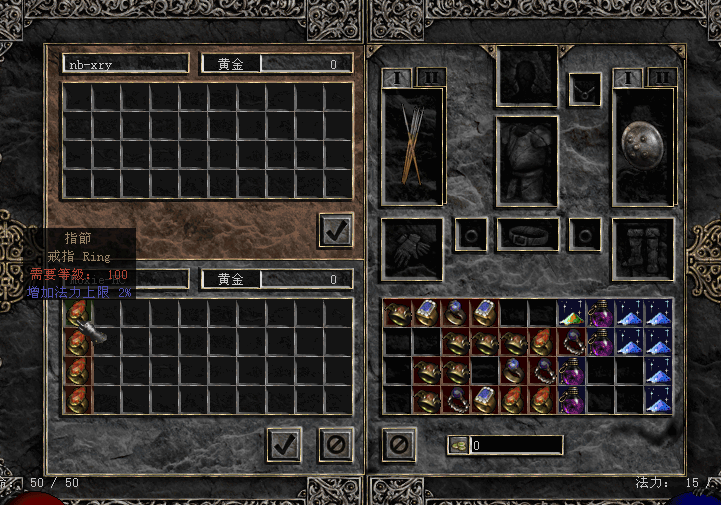Switch to weapon set II above the shield

pyautogui.click(x=661, y=78)
